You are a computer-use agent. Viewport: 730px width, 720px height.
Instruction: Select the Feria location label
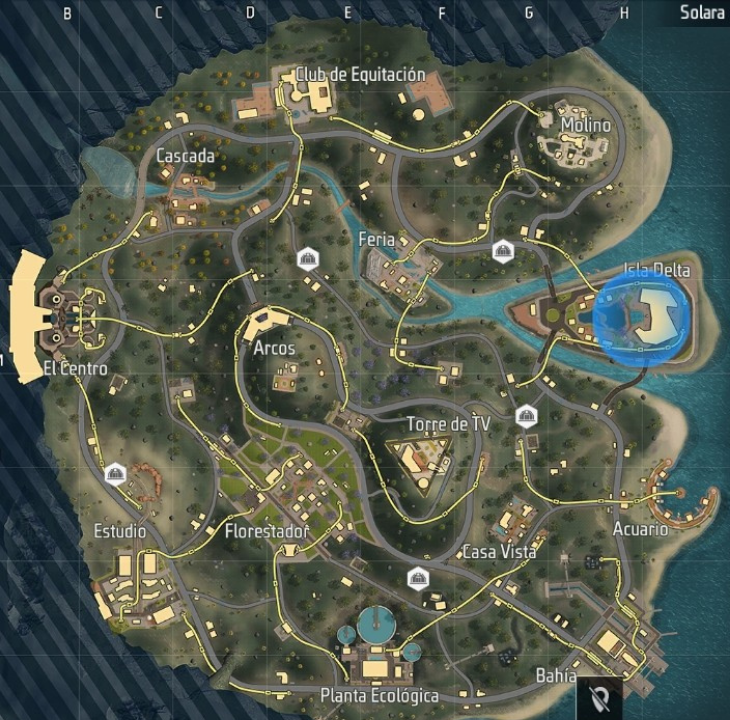pyautogui.click(x=376, y=240)
